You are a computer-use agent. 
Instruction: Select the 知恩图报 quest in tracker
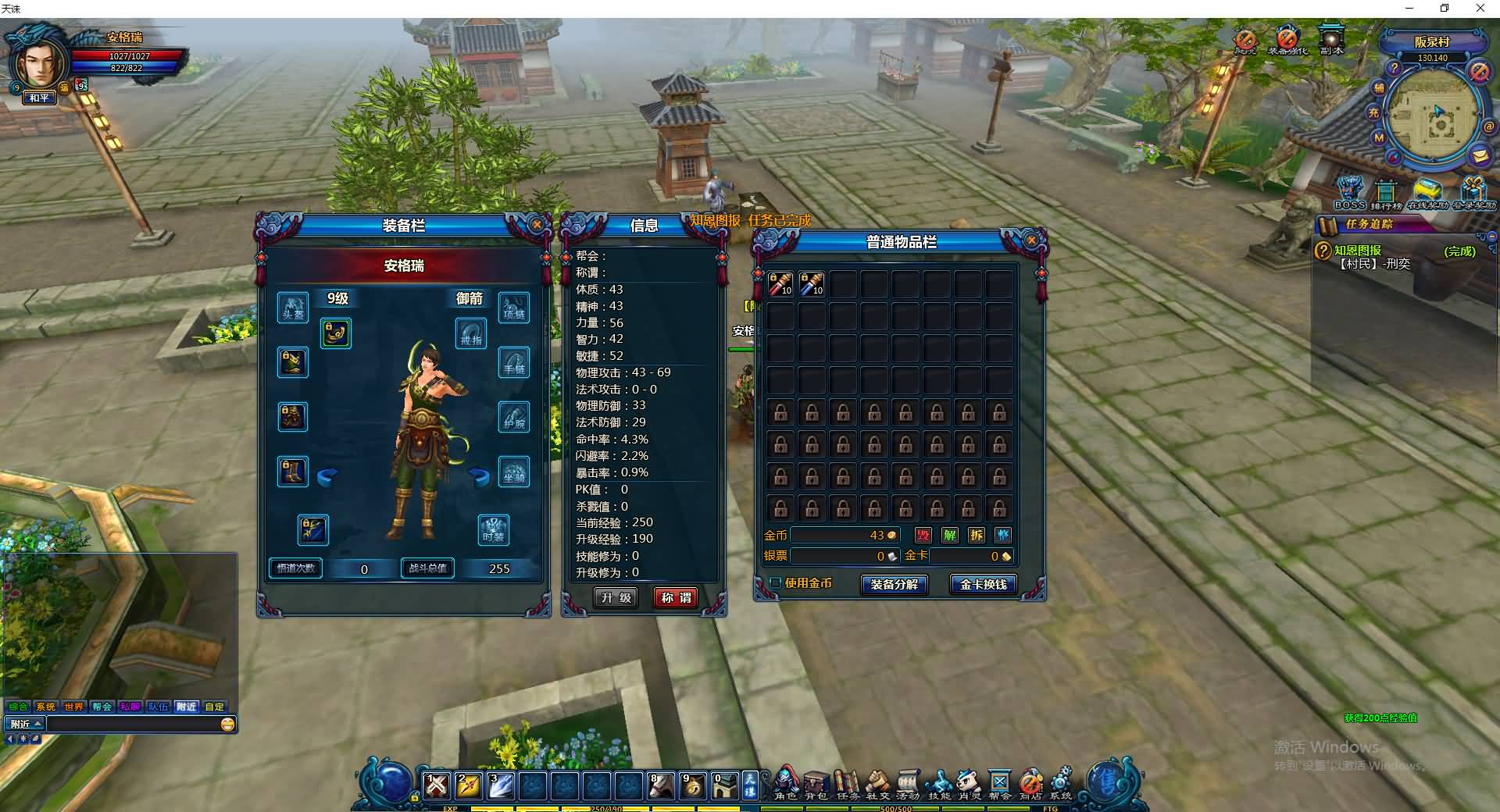pos(1358,251)
